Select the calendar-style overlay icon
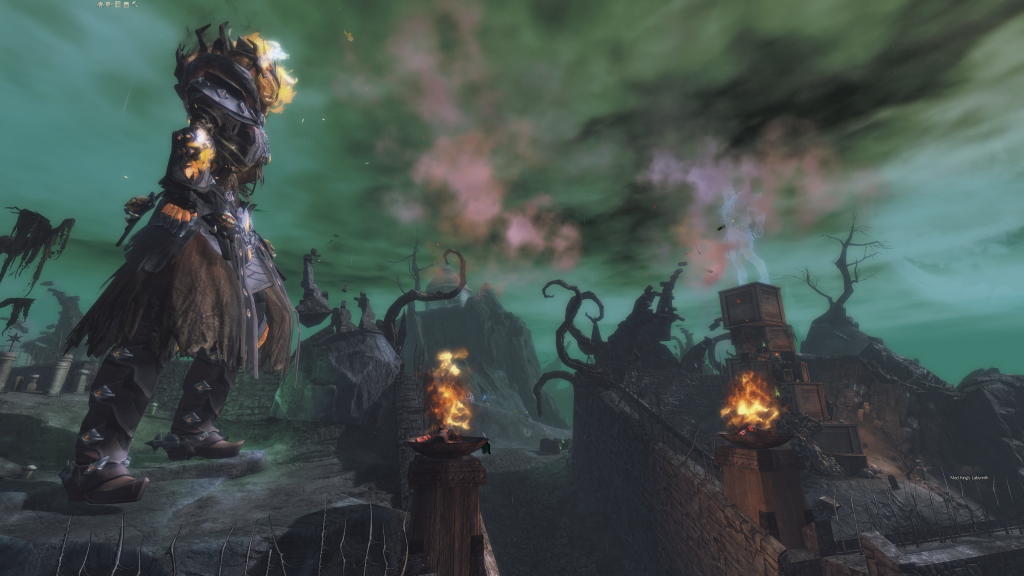Image resolution: width=1024 pixels, height=576 pixels. click(126, 5)
